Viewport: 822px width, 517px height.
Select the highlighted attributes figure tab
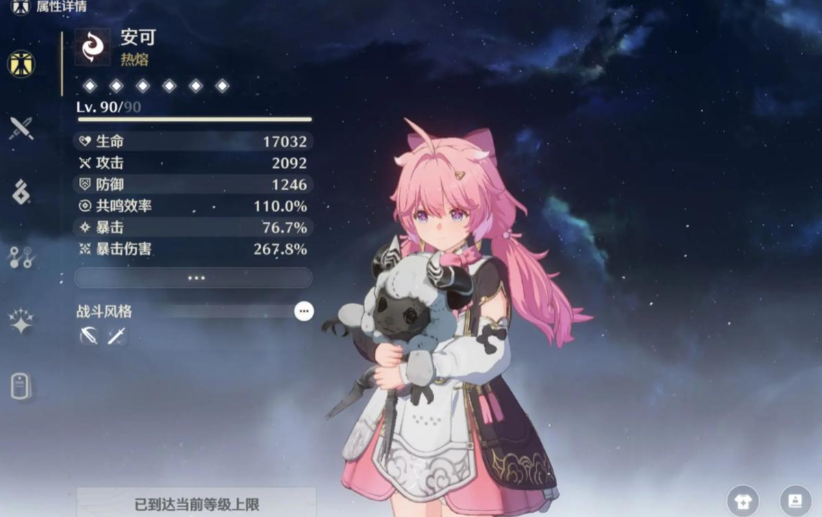pos(21,64)
